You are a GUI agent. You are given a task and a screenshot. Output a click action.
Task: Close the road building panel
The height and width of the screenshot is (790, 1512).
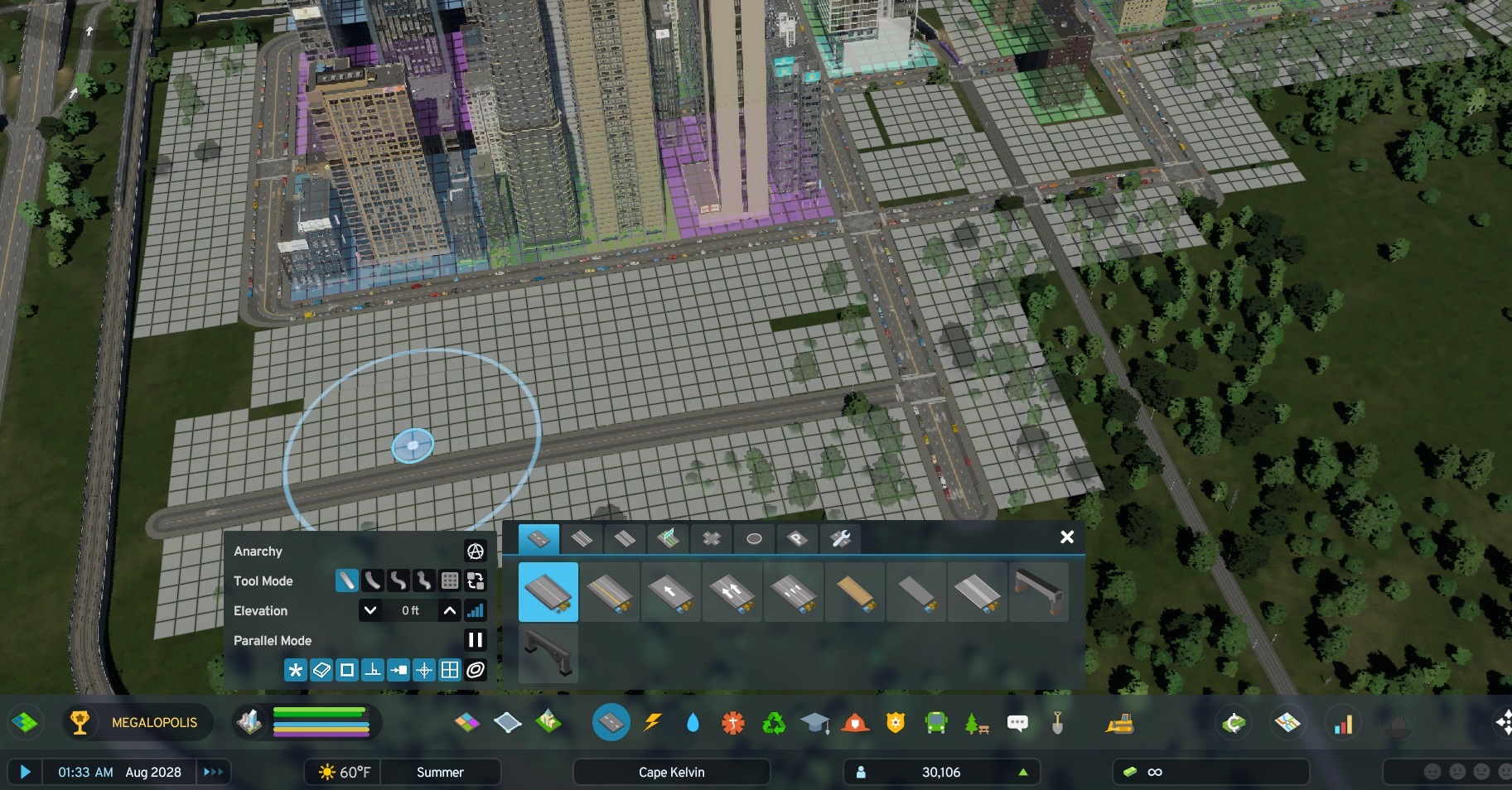tap(1067, 537)
